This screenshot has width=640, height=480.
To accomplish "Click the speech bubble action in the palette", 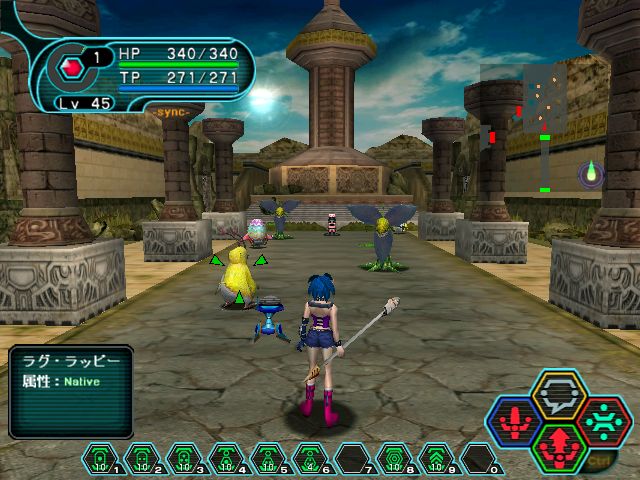I will [x=559, y=393].
